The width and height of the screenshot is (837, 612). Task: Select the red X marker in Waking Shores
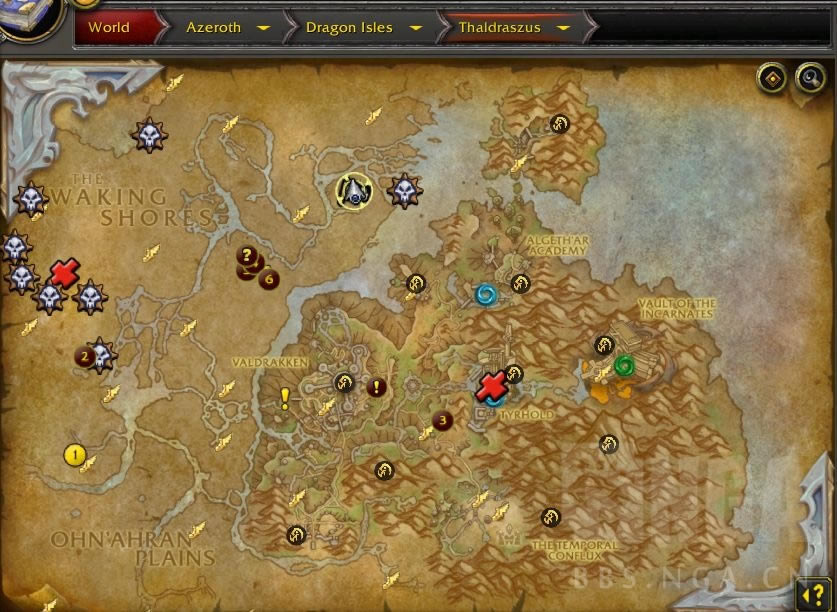64,272
